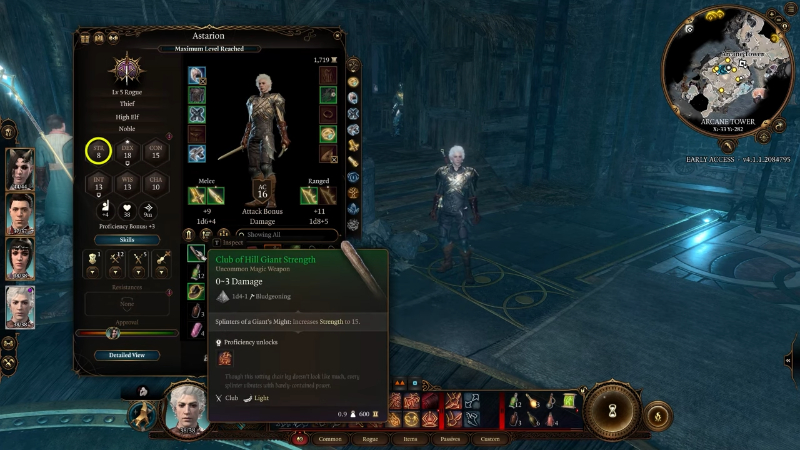Select the Strength ability score hexagon
This screenshot has width=800, height=450.
99,152
